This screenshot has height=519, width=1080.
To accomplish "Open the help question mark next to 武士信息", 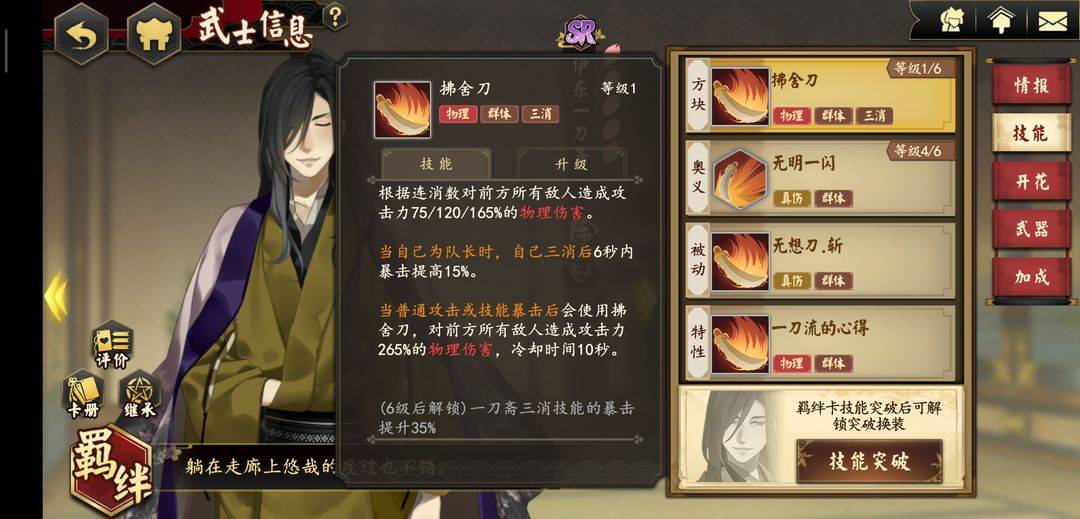I will click(336, 16).
